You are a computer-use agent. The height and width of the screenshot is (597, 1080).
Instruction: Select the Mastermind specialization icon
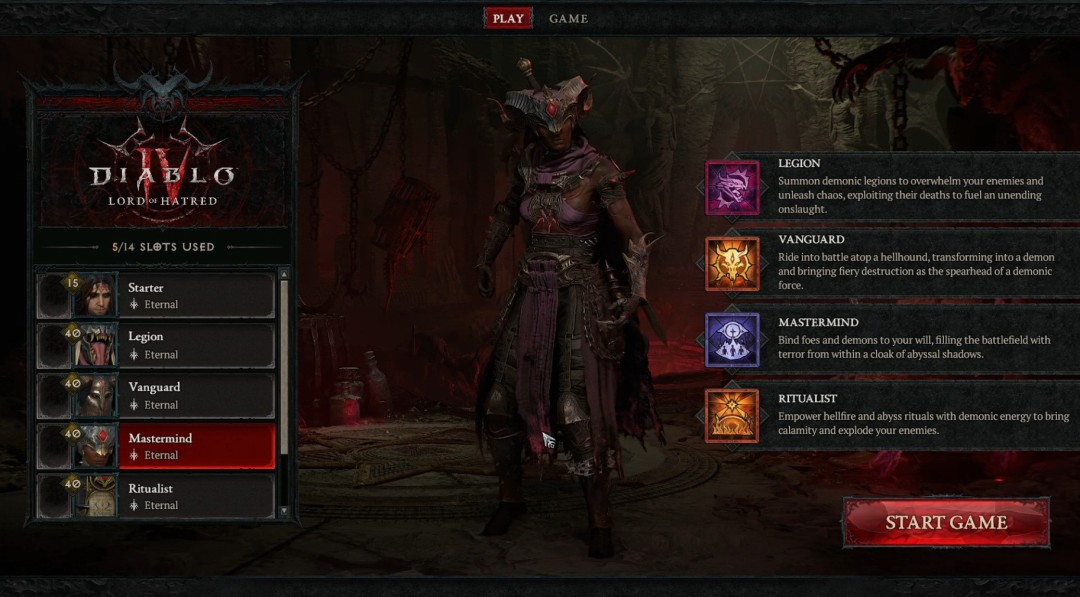[x=732, y=340]
